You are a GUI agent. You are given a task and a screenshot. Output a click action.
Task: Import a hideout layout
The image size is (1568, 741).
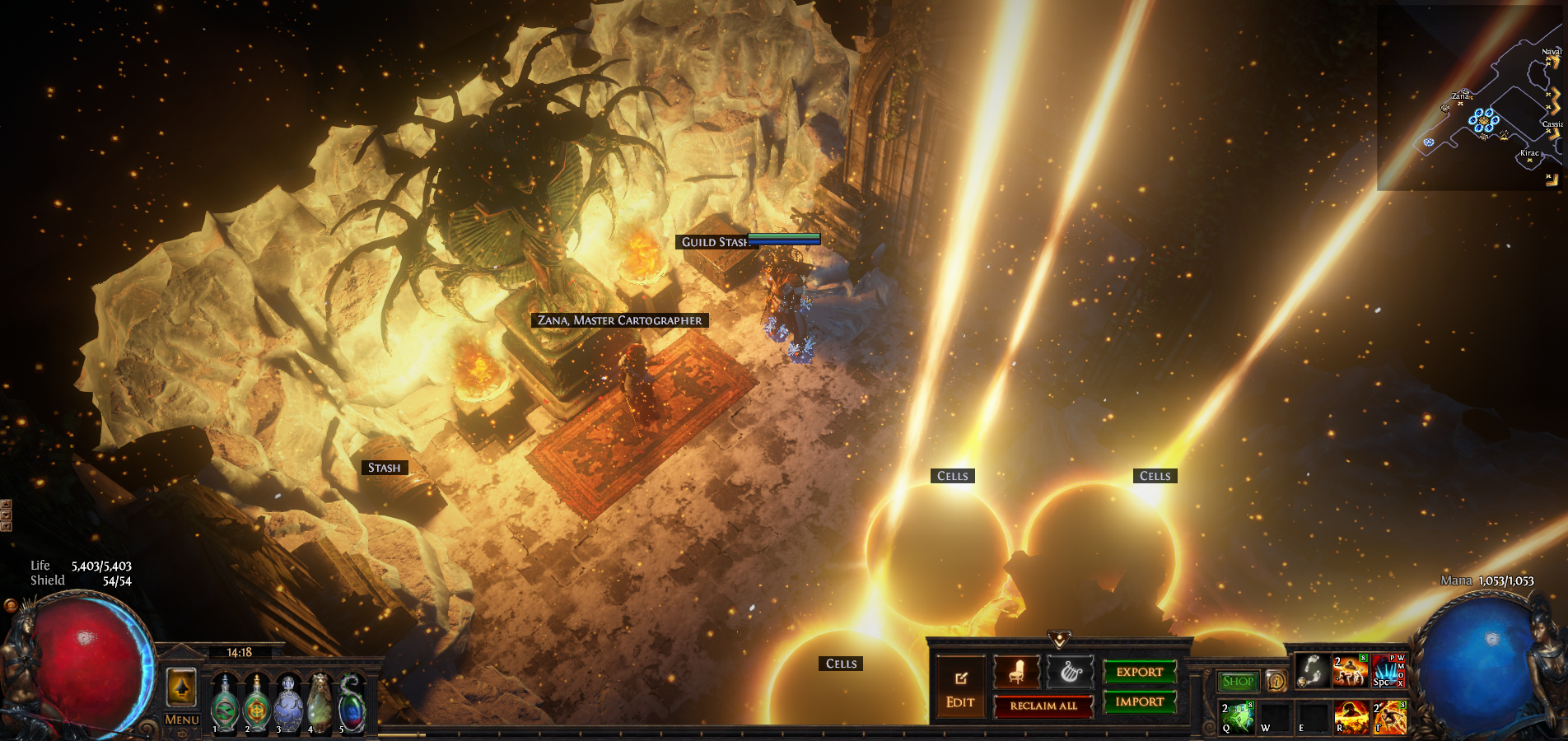point(1139,701)
